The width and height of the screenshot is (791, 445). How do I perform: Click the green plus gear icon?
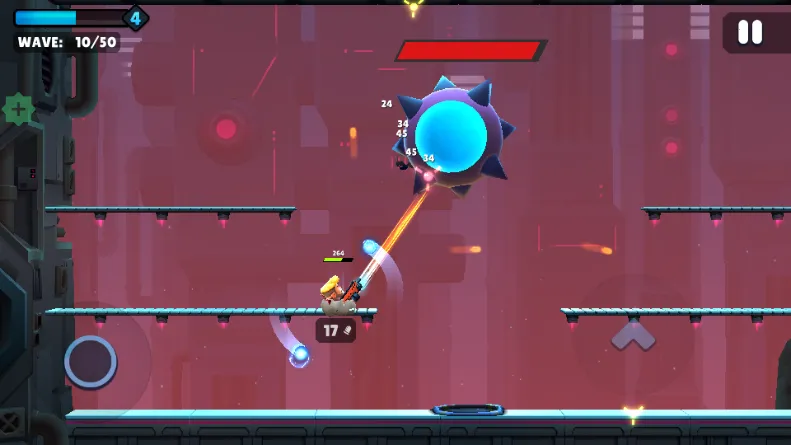[x=18, y=109]
